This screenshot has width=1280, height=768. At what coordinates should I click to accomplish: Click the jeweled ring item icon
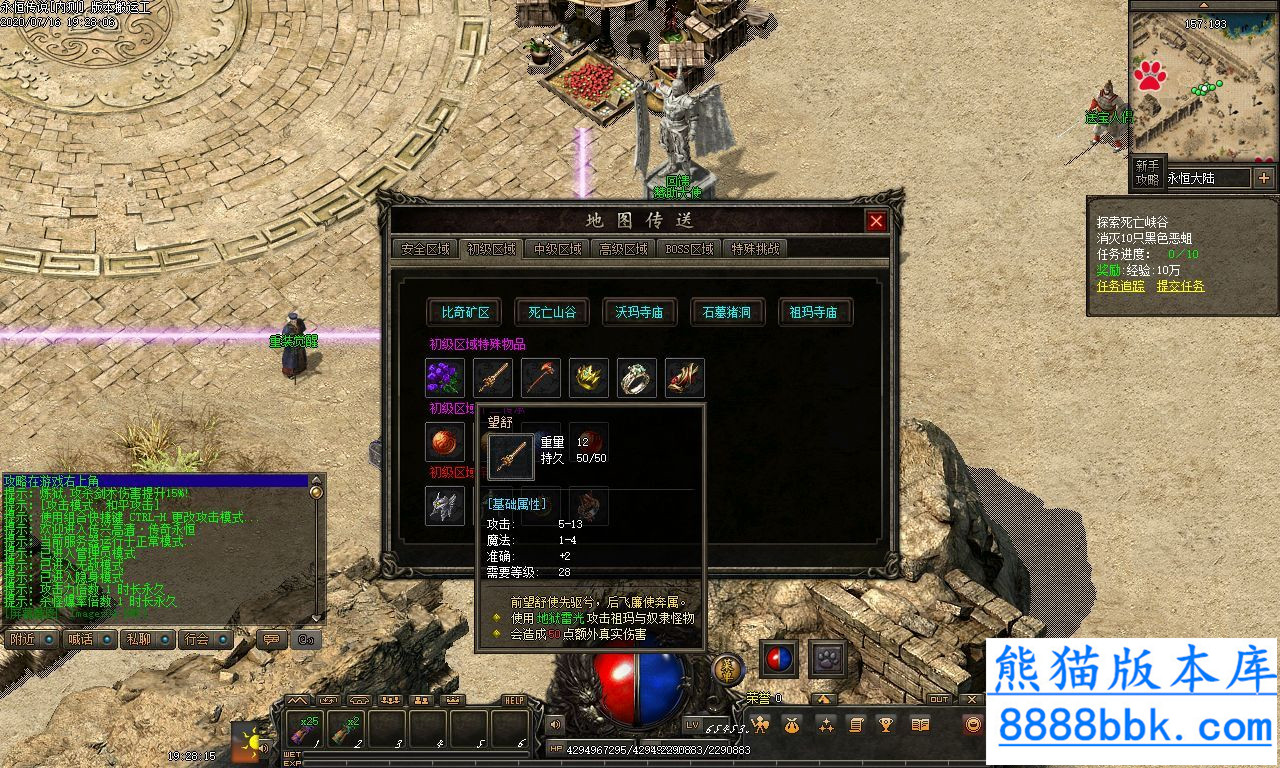tap(637, 378)
